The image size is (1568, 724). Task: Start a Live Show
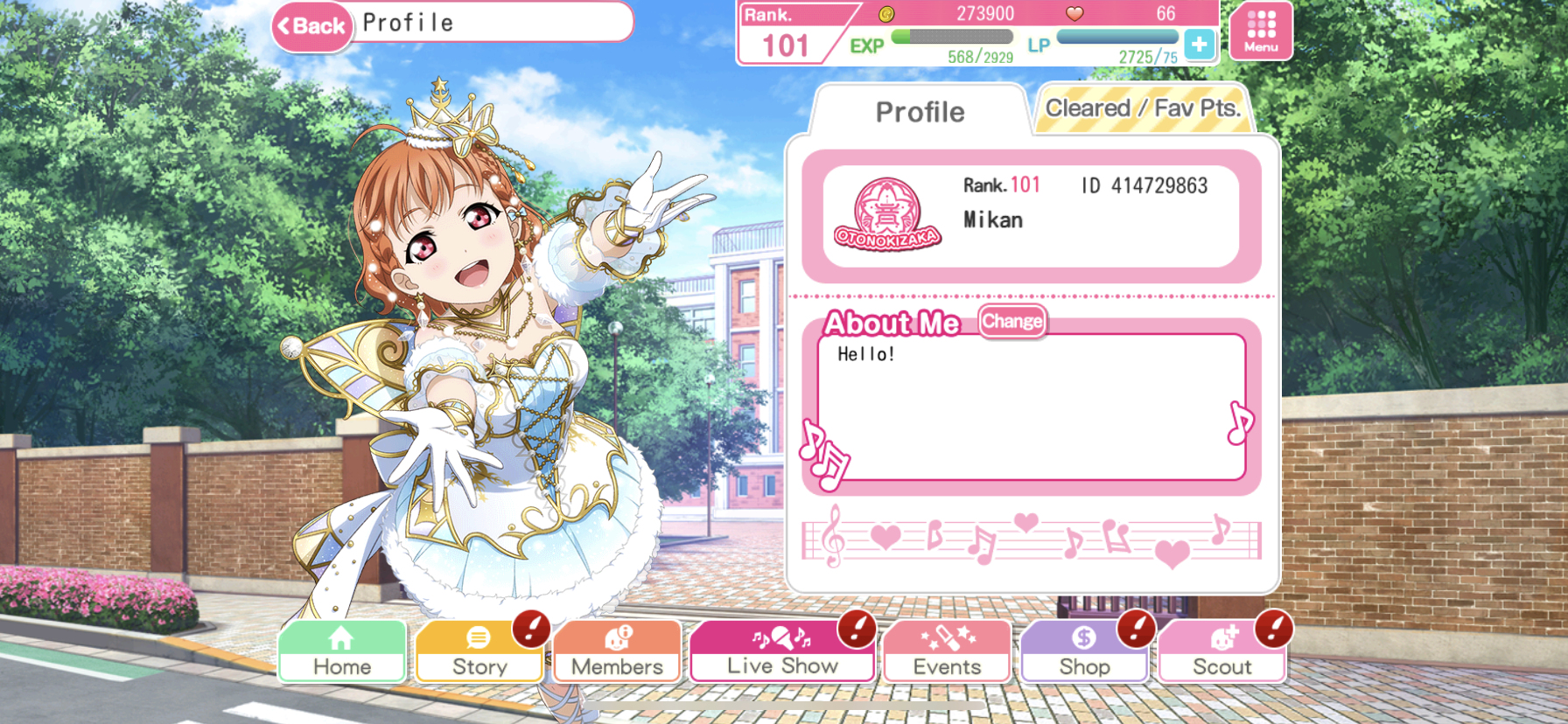pyautogui.click(x=782, y=652)
